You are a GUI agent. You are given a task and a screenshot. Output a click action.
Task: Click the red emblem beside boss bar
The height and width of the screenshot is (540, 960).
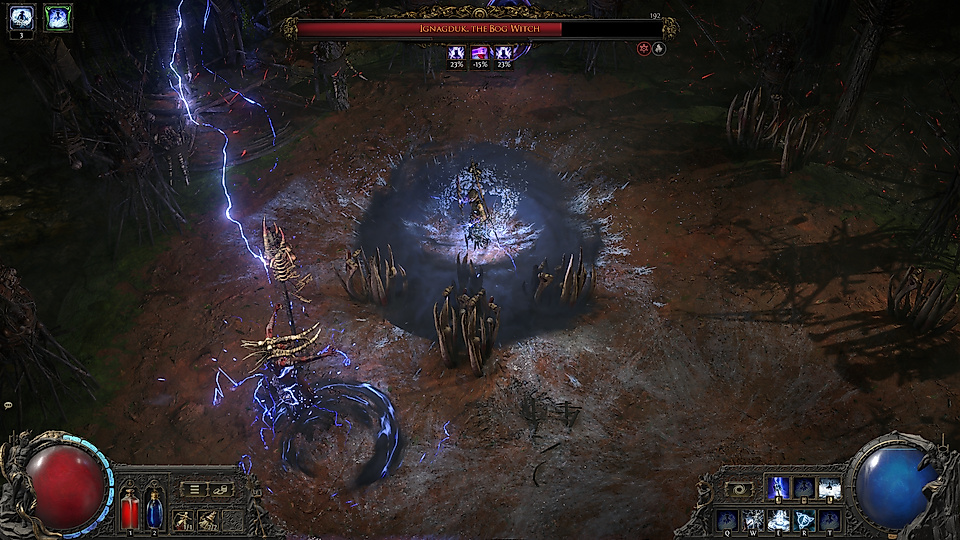644,48
